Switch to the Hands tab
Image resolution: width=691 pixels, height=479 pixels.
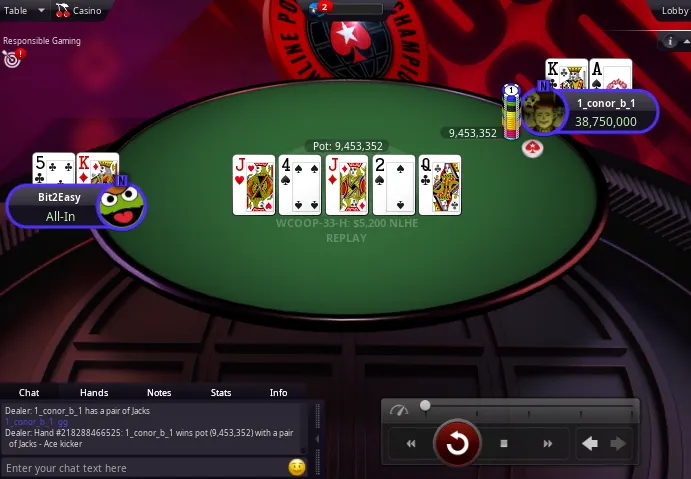[94, 393]
